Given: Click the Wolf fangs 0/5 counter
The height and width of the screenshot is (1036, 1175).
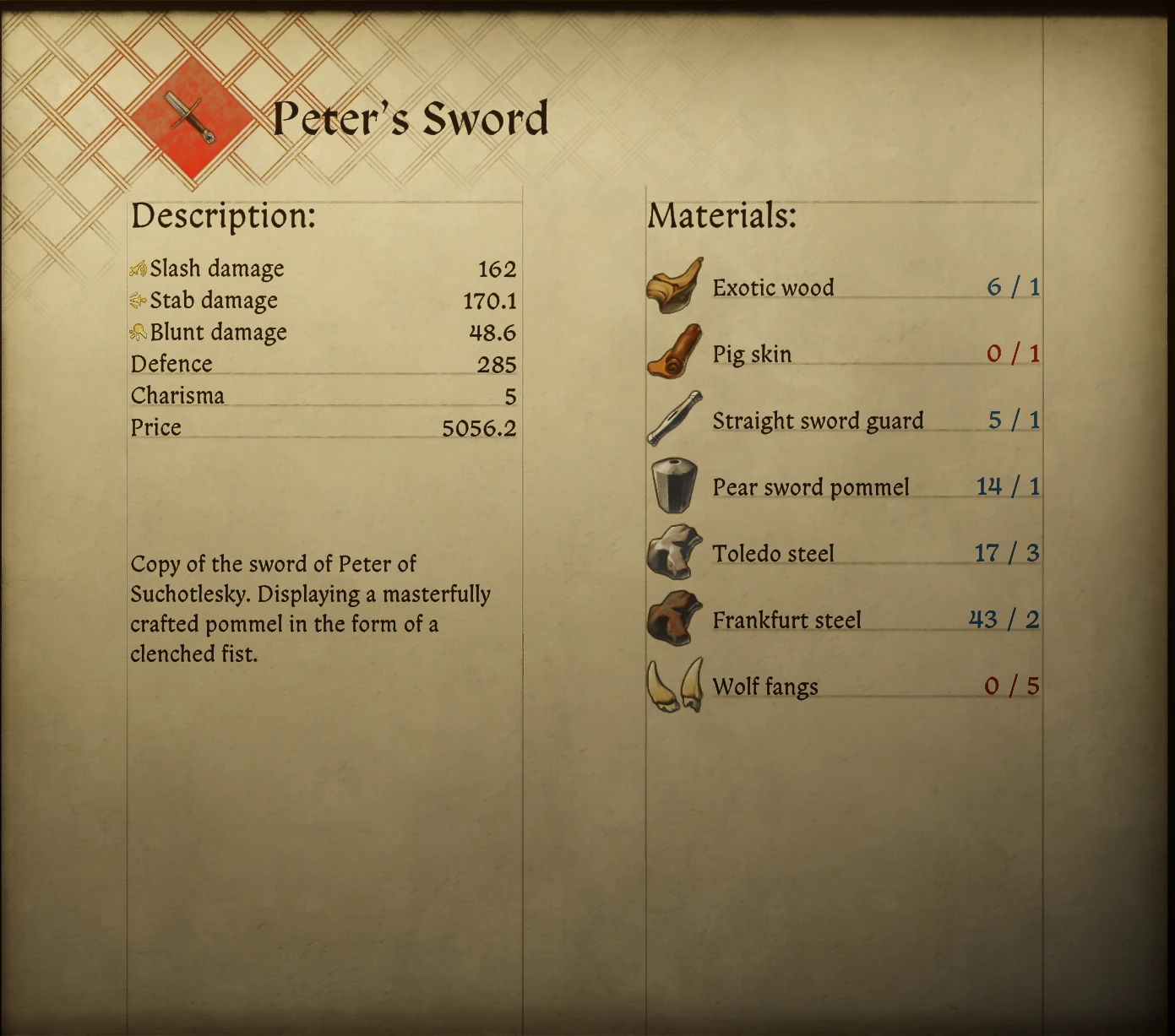Looking at the screenshot, I should click(x=1013, y=686).
